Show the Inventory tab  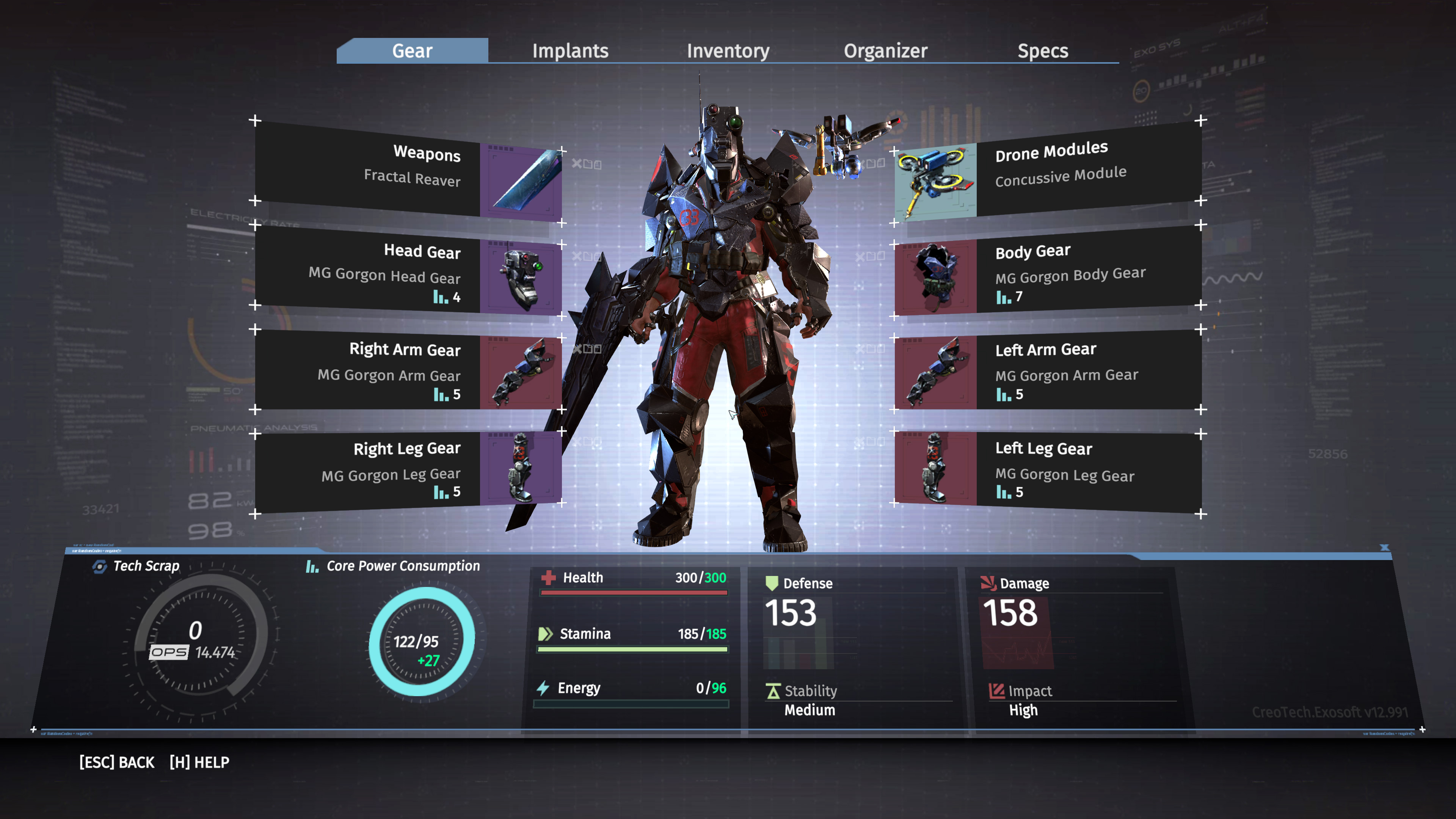click(x=728, y=51)
